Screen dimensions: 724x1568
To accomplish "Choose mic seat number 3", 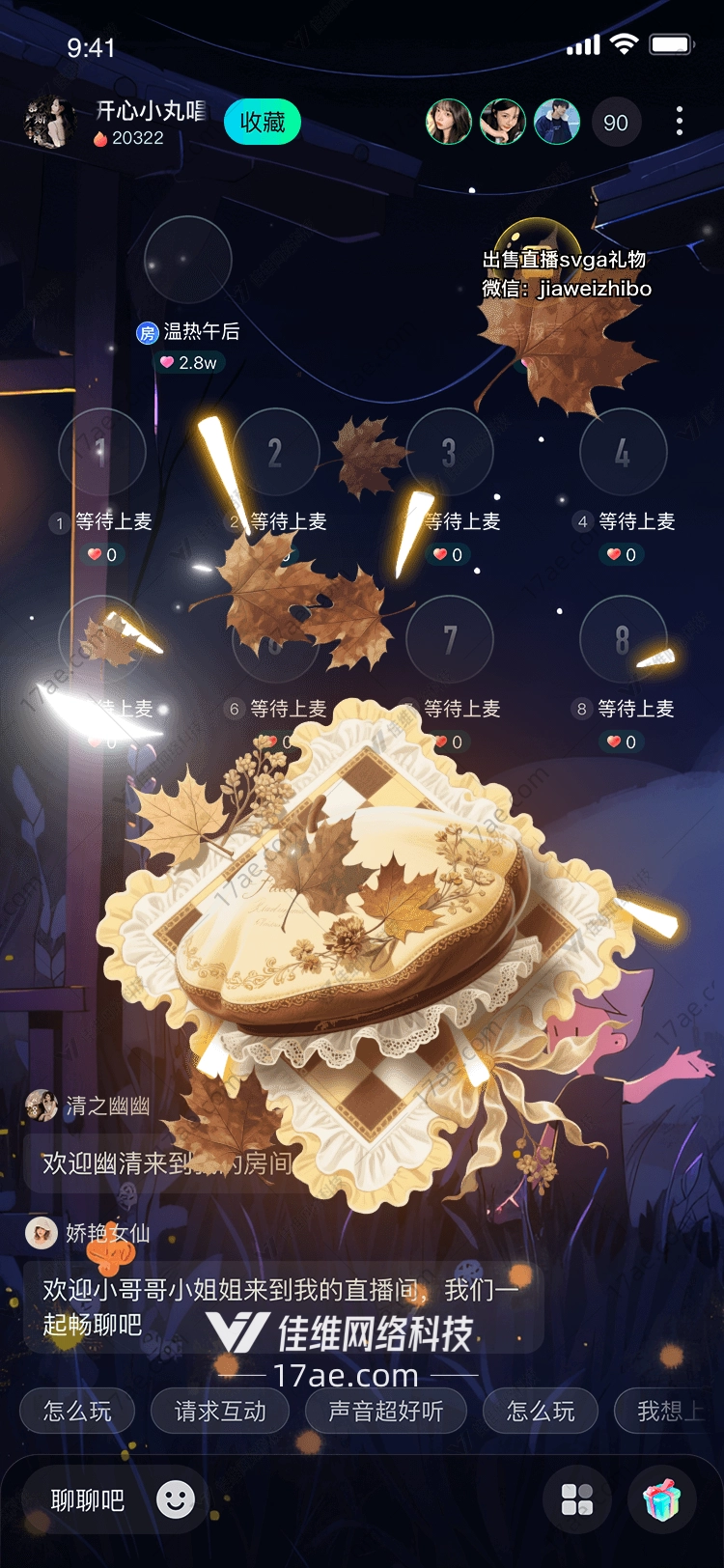I will point(450,452).
